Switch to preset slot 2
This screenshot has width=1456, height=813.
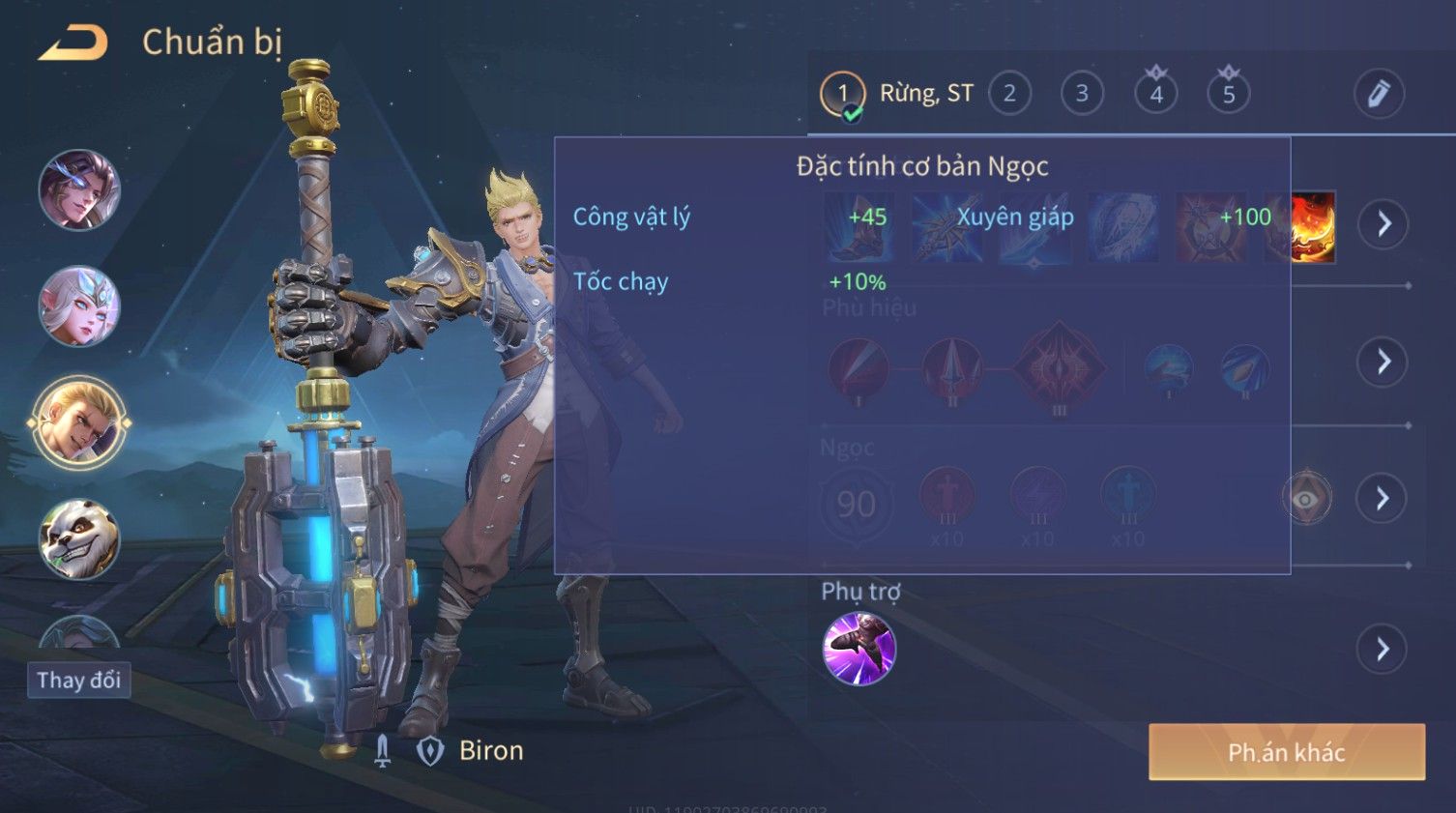tap(1009, 94)
